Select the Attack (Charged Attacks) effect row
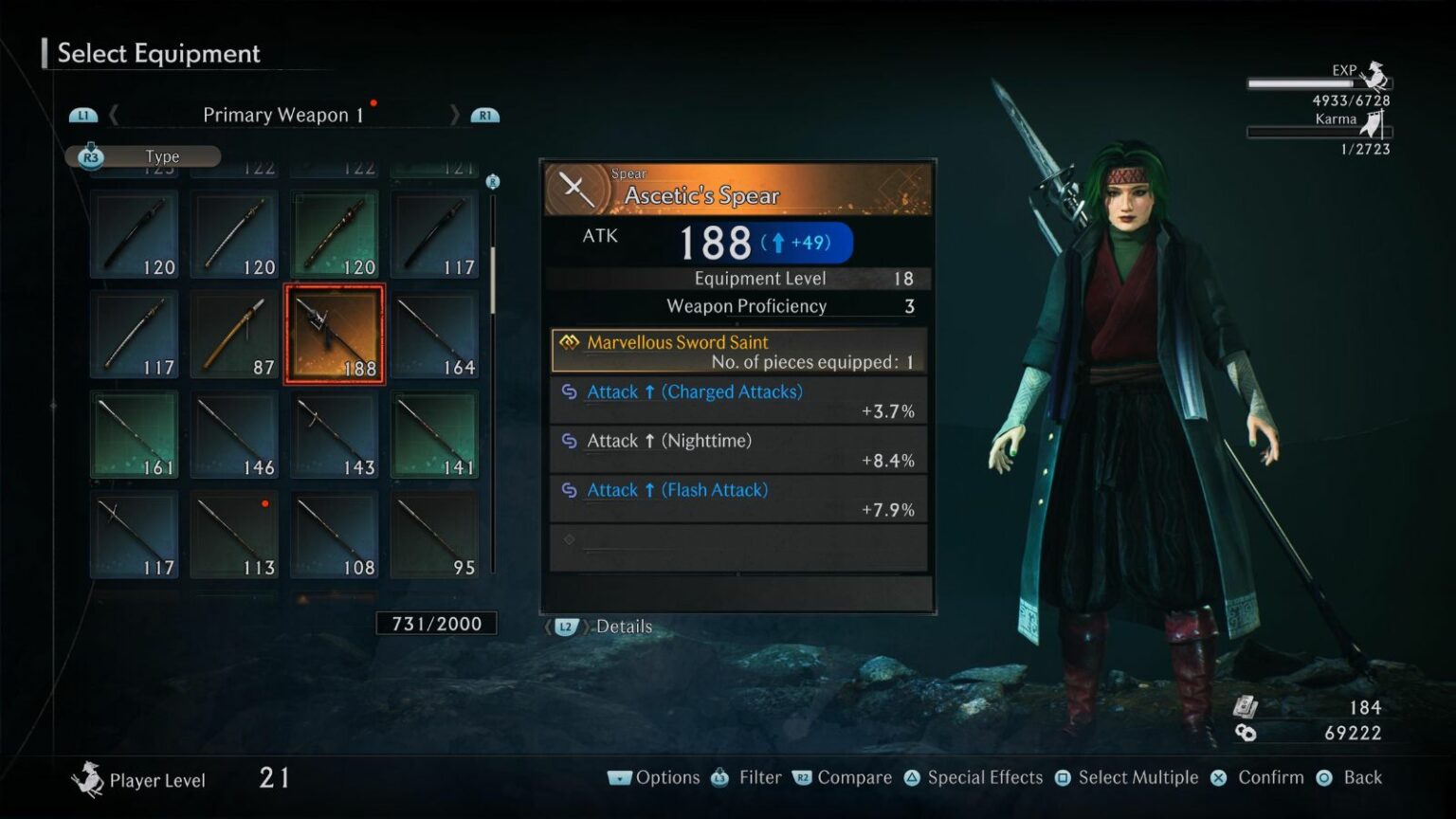 (738, 401)
